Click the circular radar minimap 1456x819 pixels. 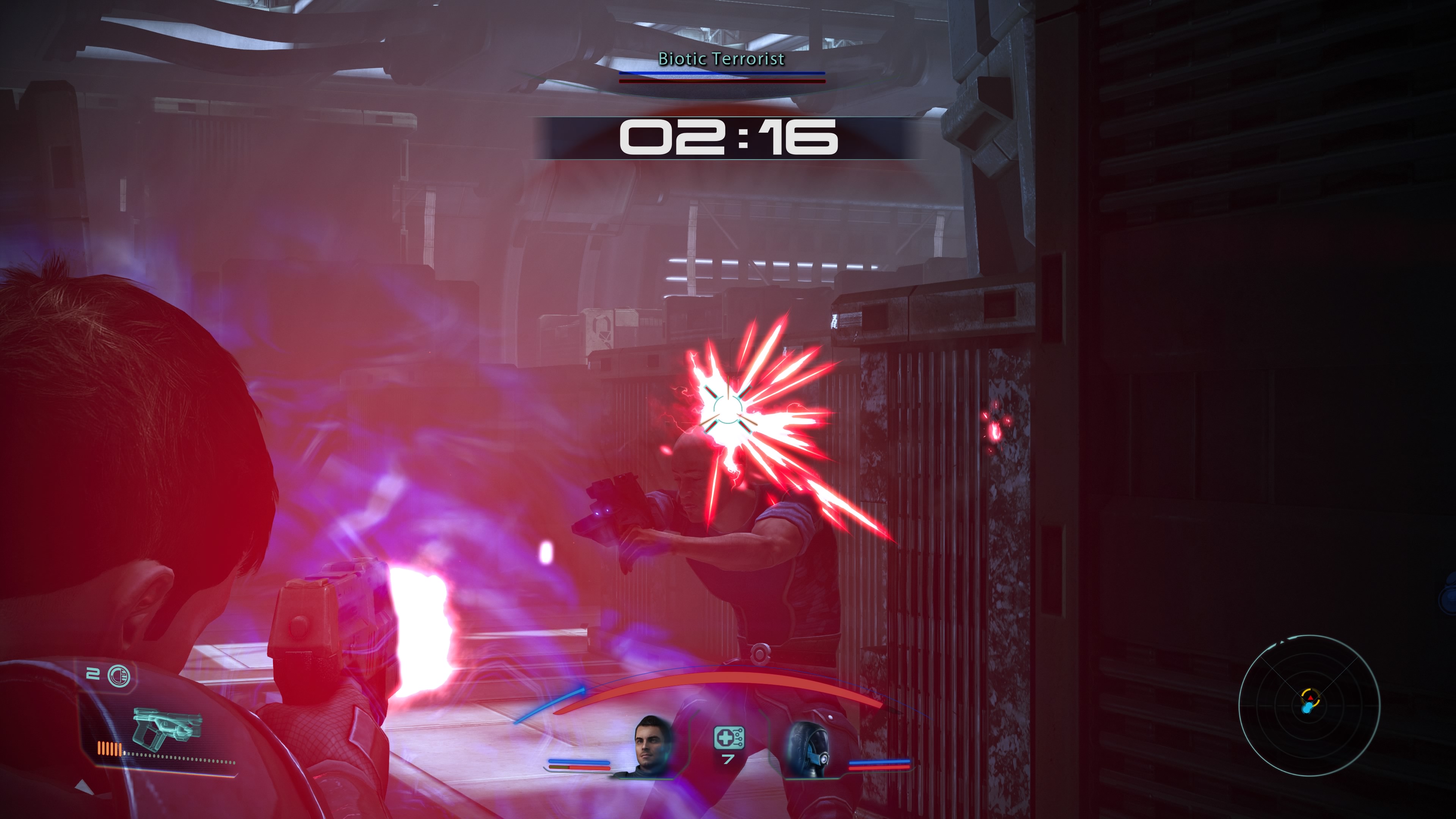(x=1309, y=705)
